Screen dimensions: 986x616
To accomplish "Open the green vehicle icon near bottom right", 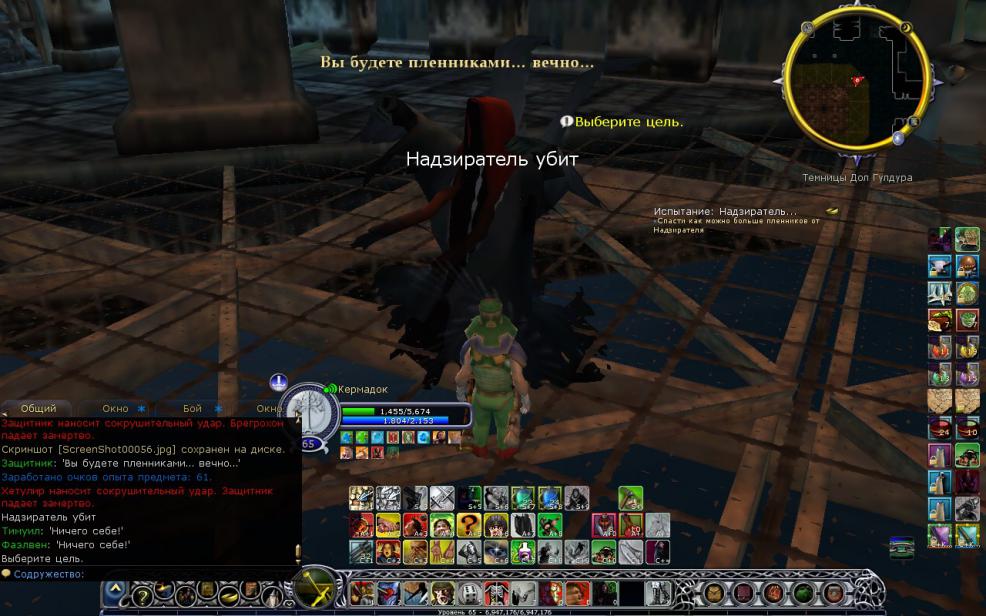I will pyautogui.click(x=900, y=547).
